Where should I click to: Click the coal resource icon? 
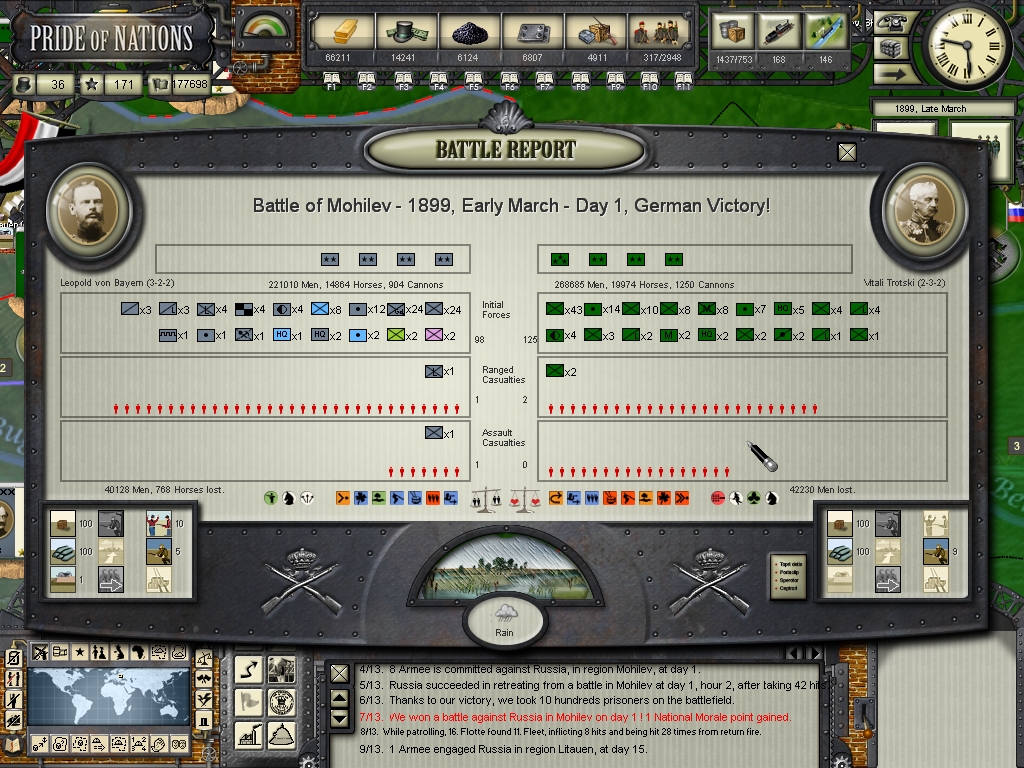(x=470, y=33)
